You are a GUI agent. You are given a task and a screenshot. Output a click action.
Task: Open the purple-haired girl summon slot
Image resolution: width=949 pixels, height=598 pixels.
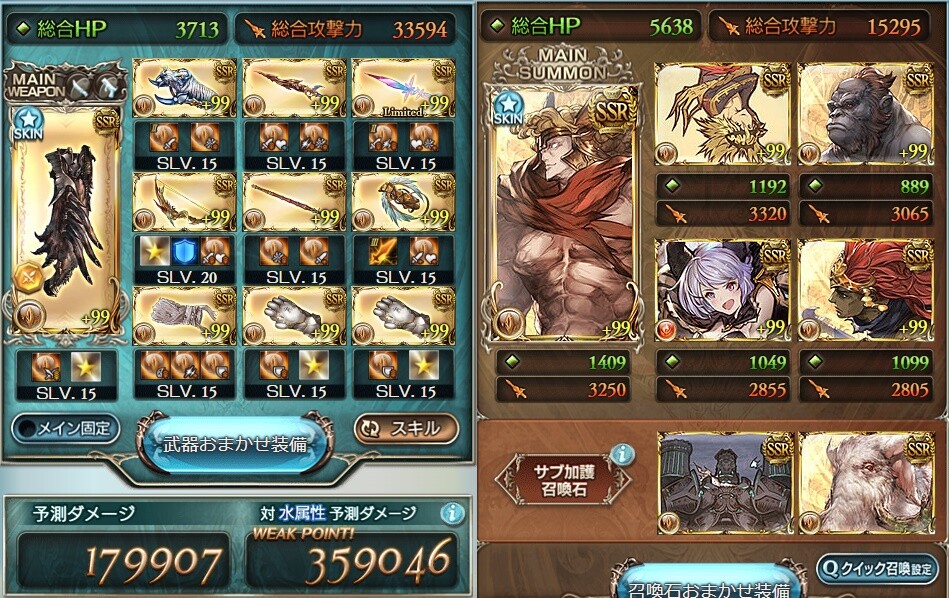point(719,290)
